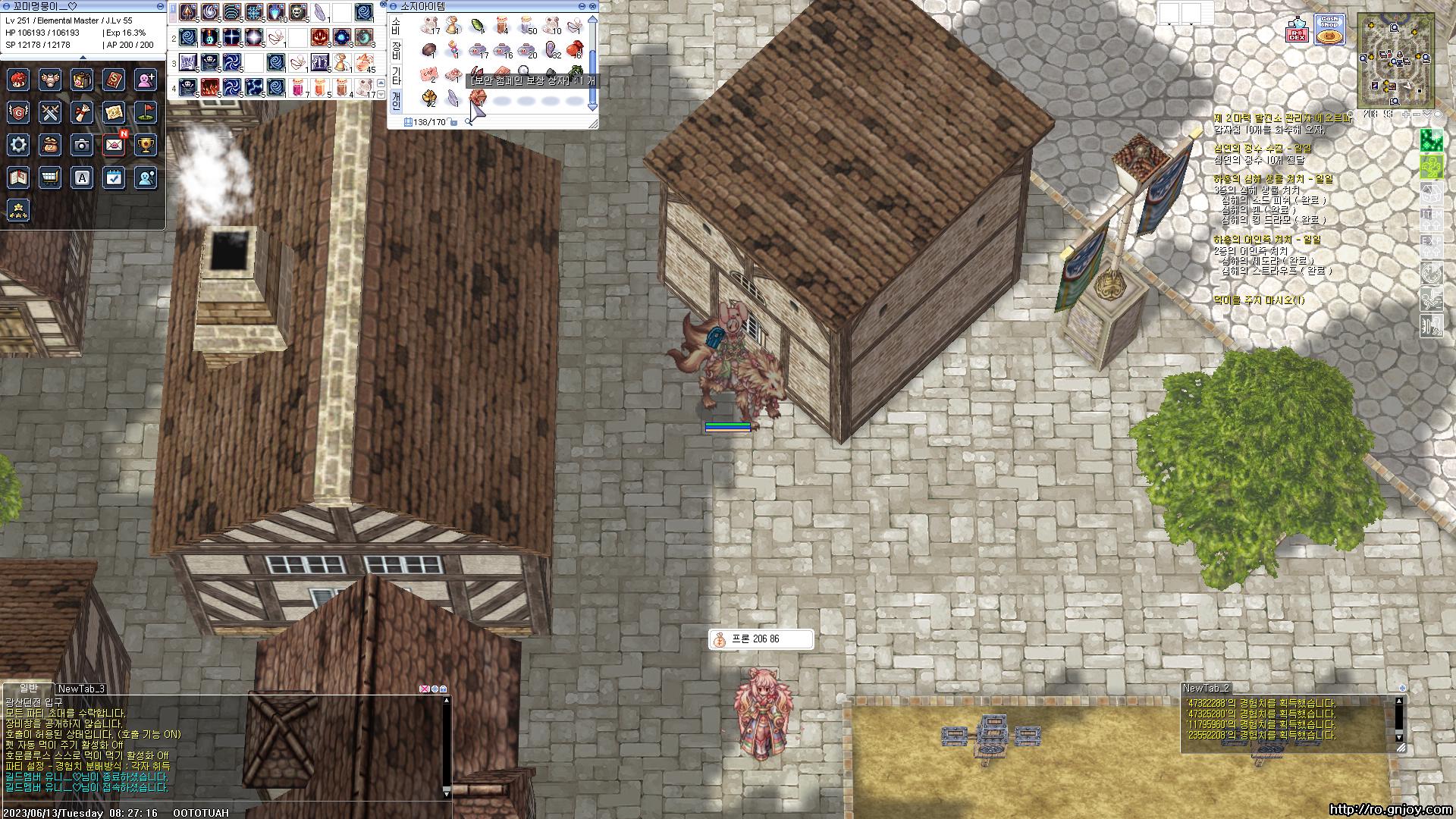Click the camera screenshot icon
1456x819 pixels.
point(82,145)
